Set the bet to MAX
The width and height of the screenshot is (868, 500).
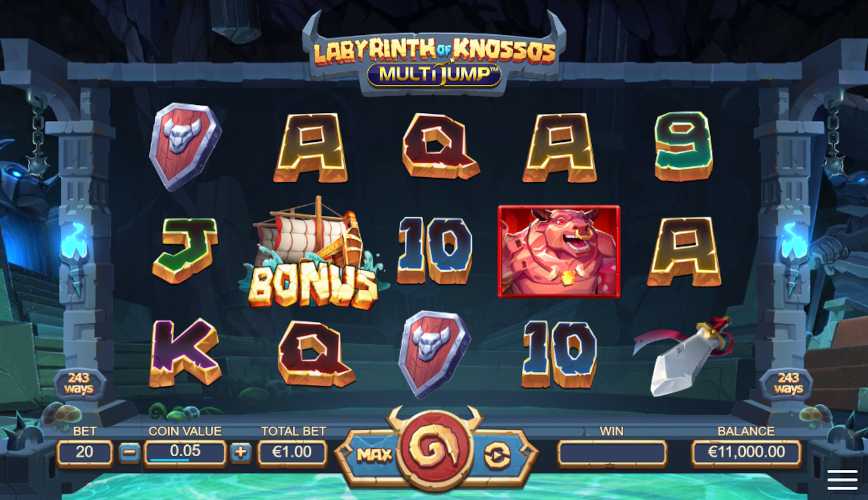[x=373, y=455]
